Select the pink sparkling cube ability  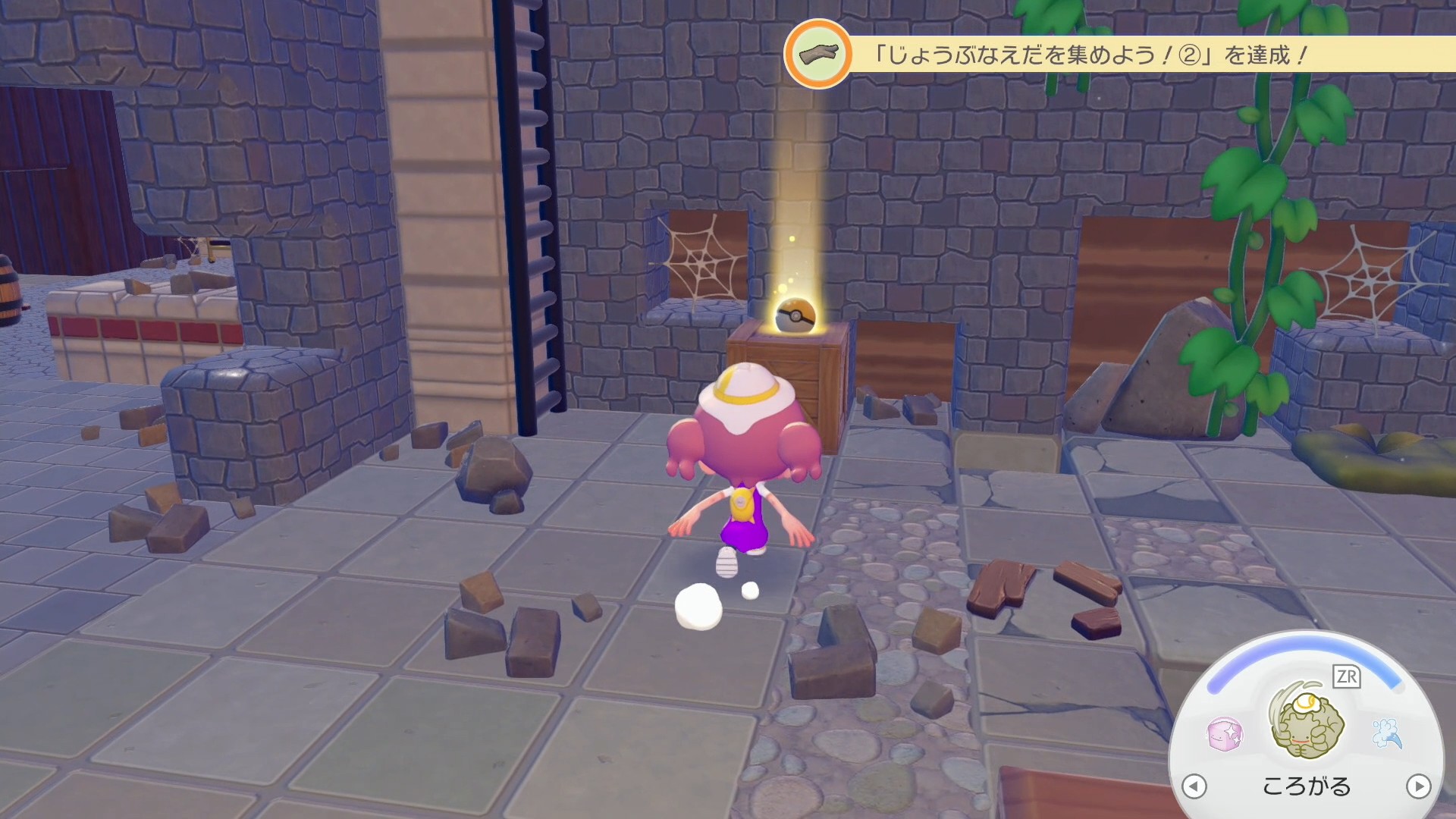point(1225,734)
